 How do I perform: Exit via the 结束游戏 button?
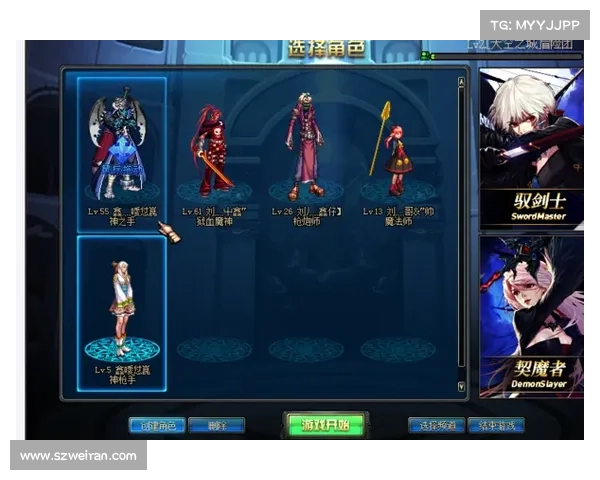pos(496,426)
